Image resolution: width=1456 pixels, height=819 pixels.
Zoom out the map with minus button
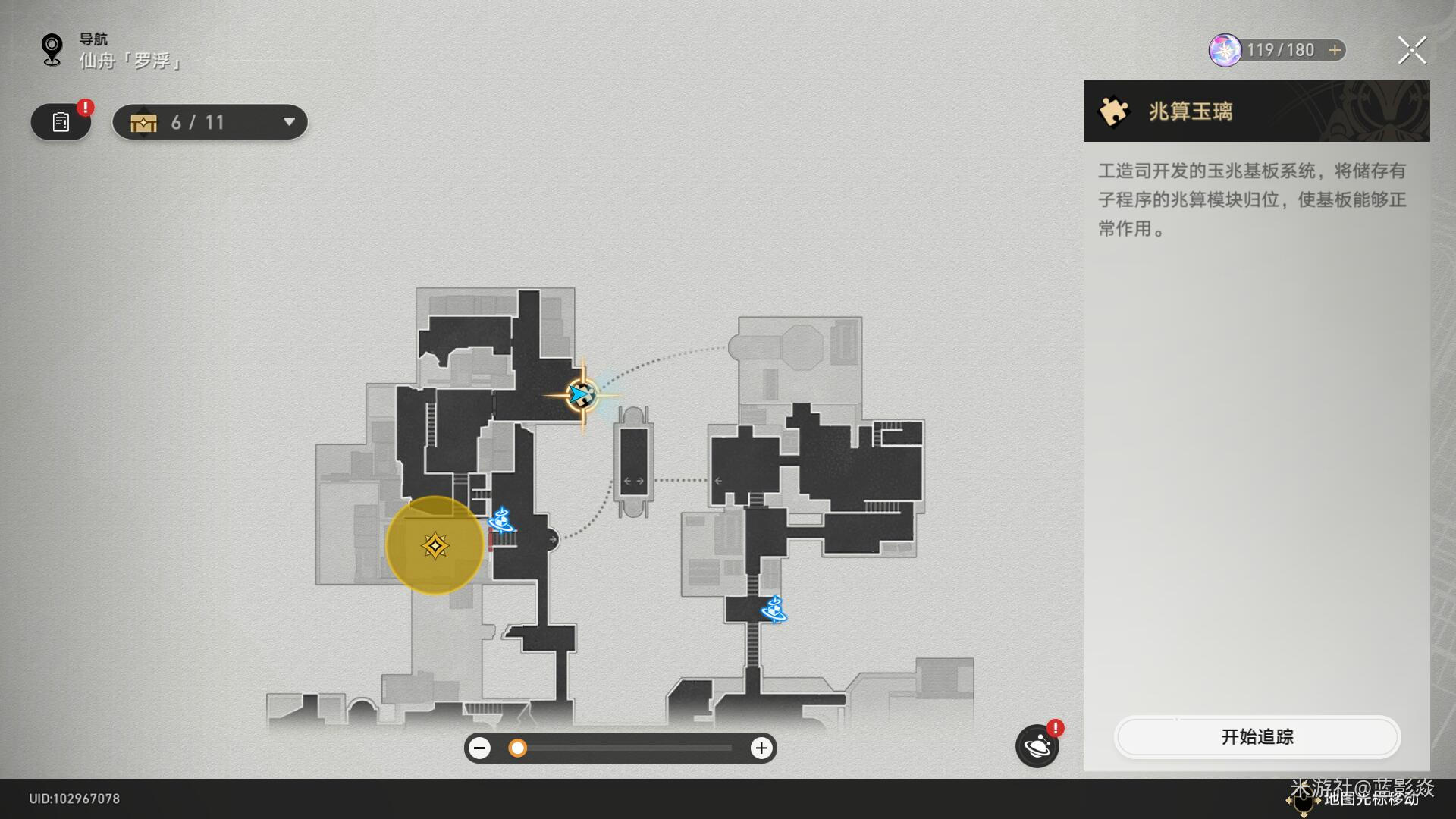point(479,748)
